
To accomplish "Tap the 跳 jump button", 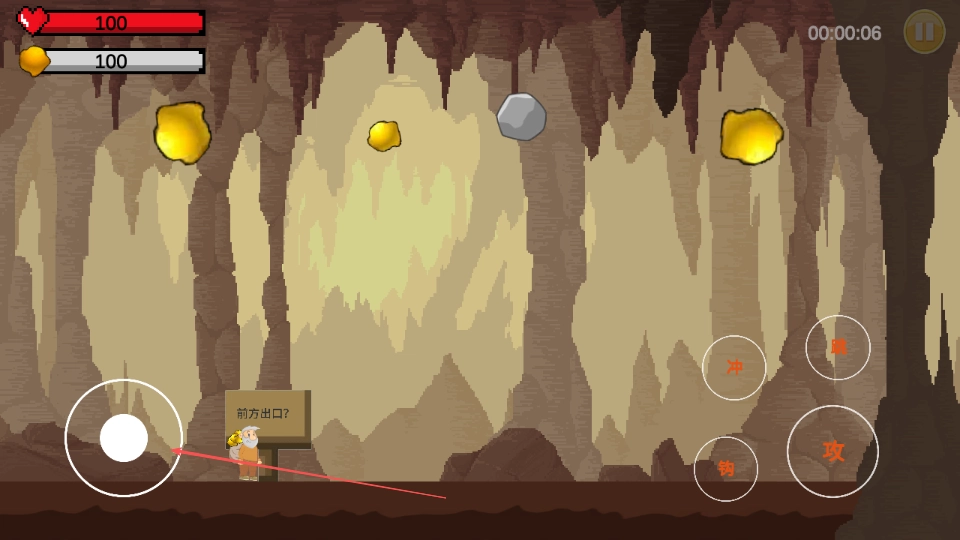I will tap(838, 347).
